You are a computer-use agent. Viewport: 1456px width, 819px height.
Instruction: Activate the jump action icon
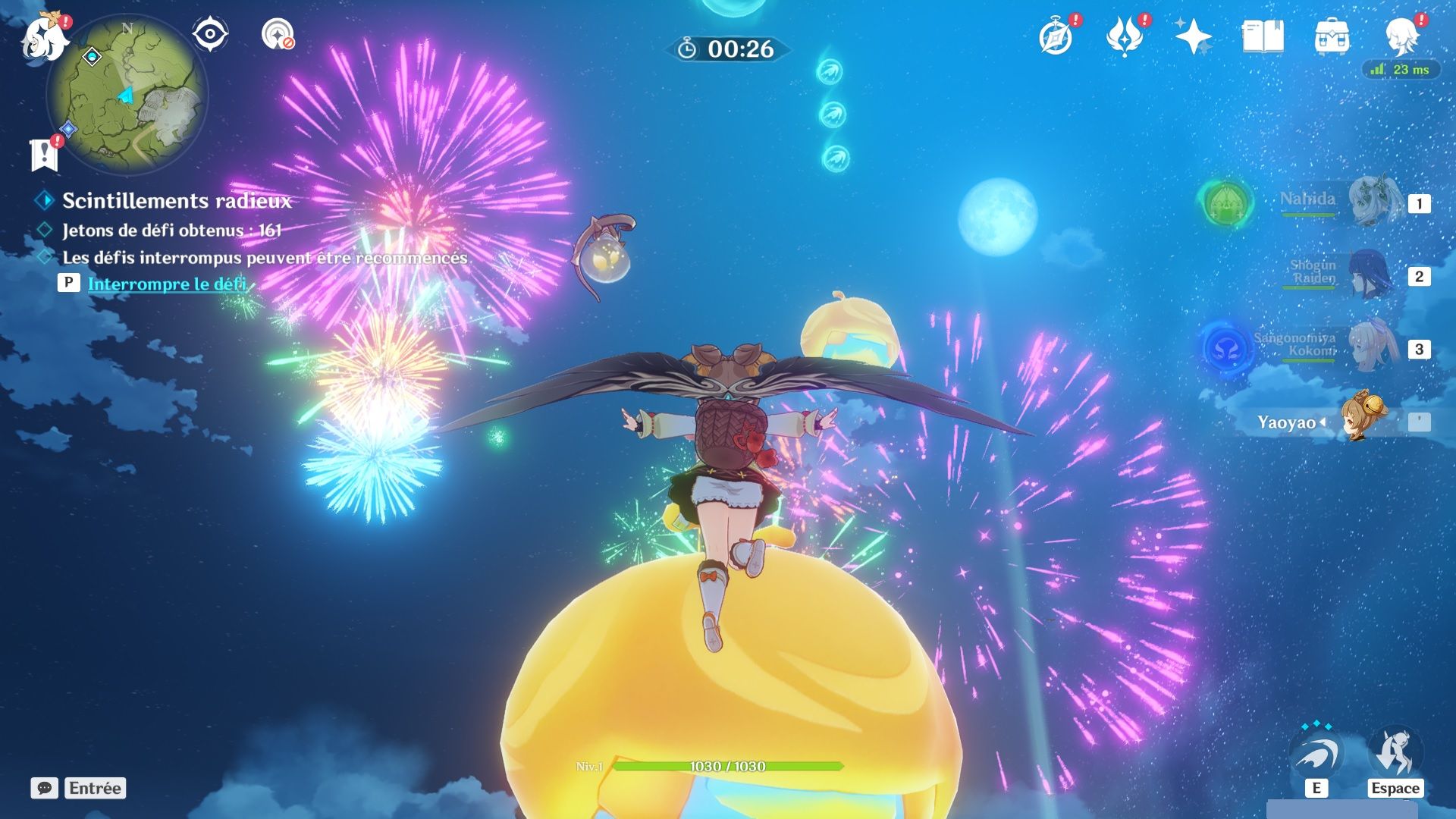pos(1395,755)
